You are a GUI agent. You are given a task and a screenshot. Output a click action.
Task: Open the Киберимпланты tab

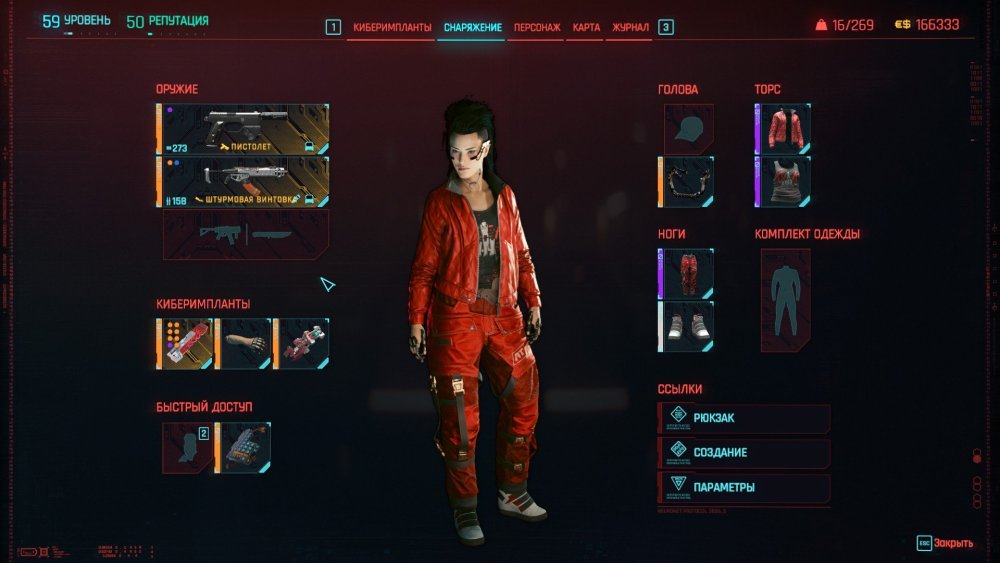392,27
